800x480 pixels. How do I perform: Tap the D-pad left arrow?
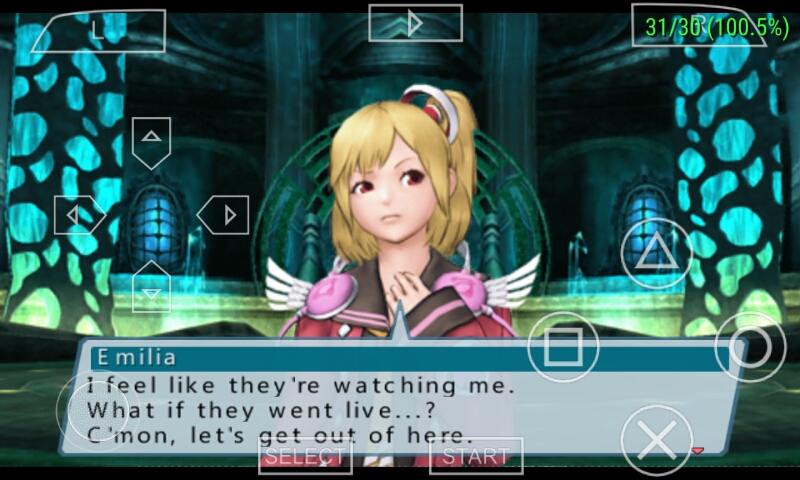79,214
